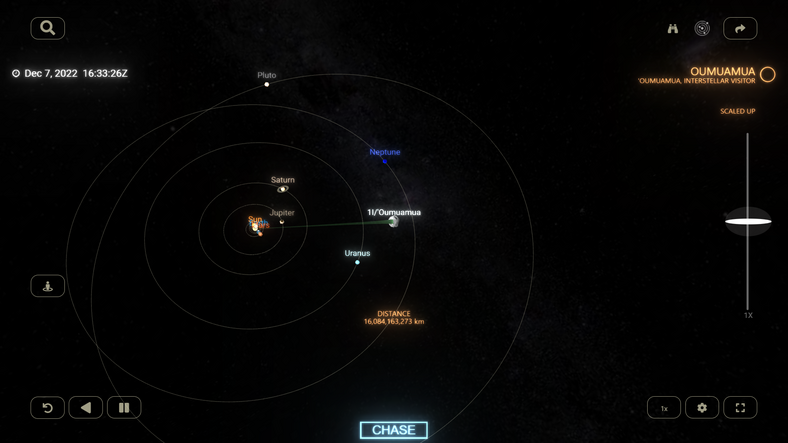Select the Pluto label
This screenshot has width=788, height=443.
click(267, 75)
